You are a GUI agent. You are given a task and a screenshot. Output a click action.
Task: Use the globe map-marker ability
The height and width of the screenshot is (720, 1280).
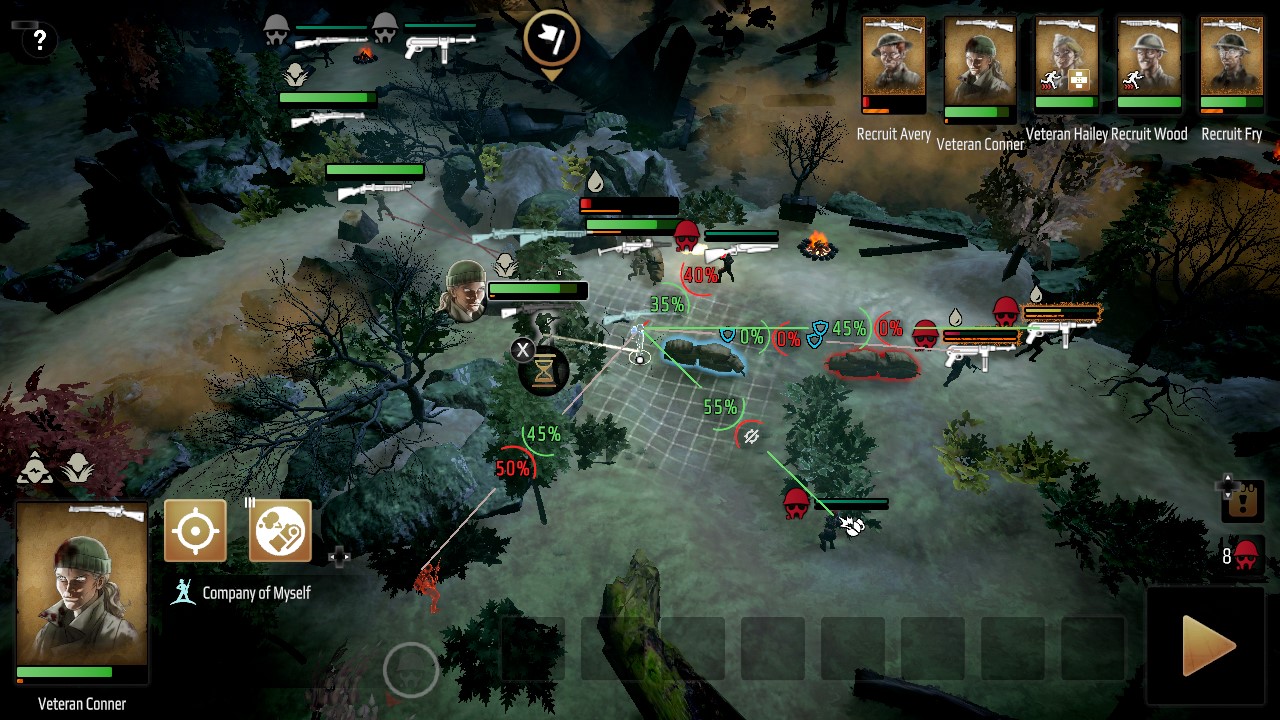pyautogui.click(x=280, y=531)
